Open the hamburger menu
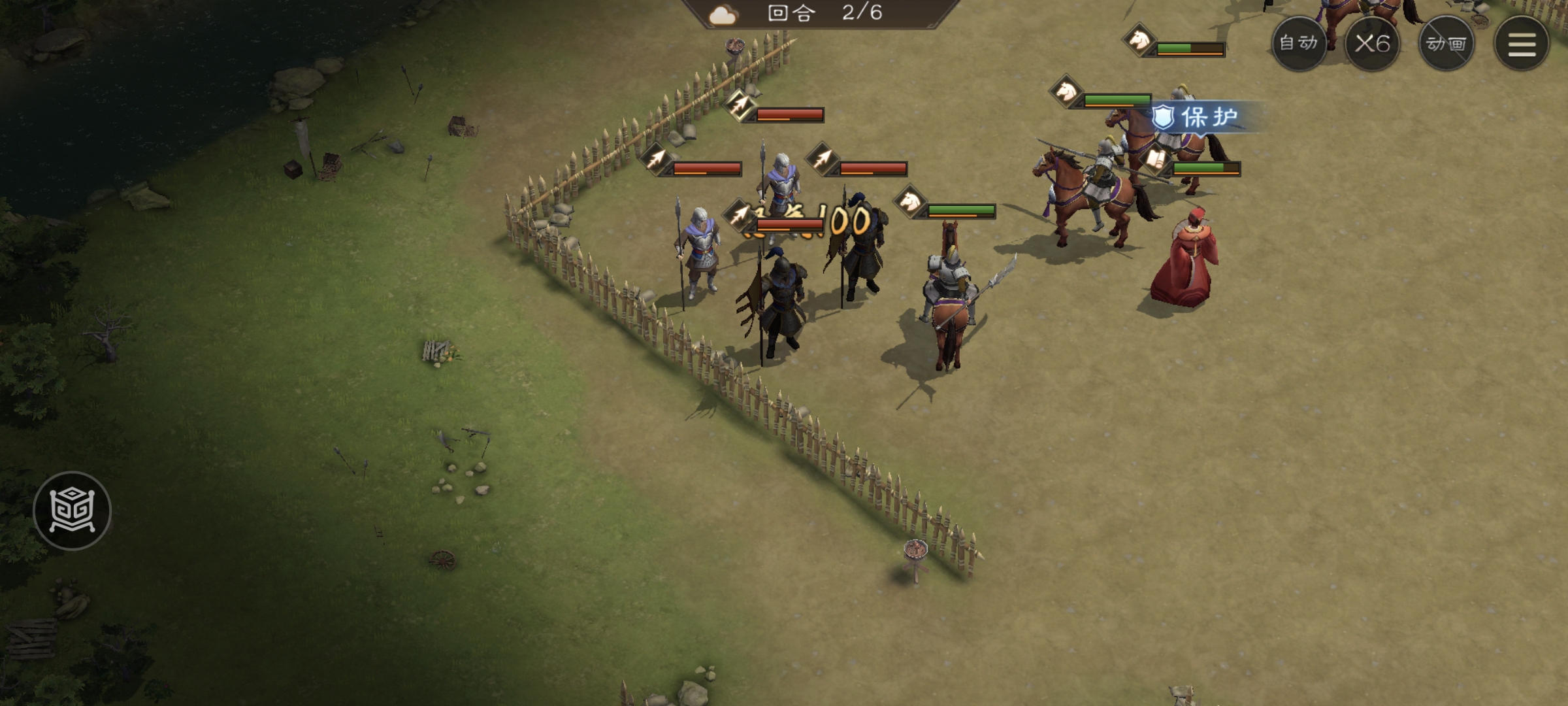Image resolution: width=1568 pixels, height=706 pixels. tap(1522, 44)
